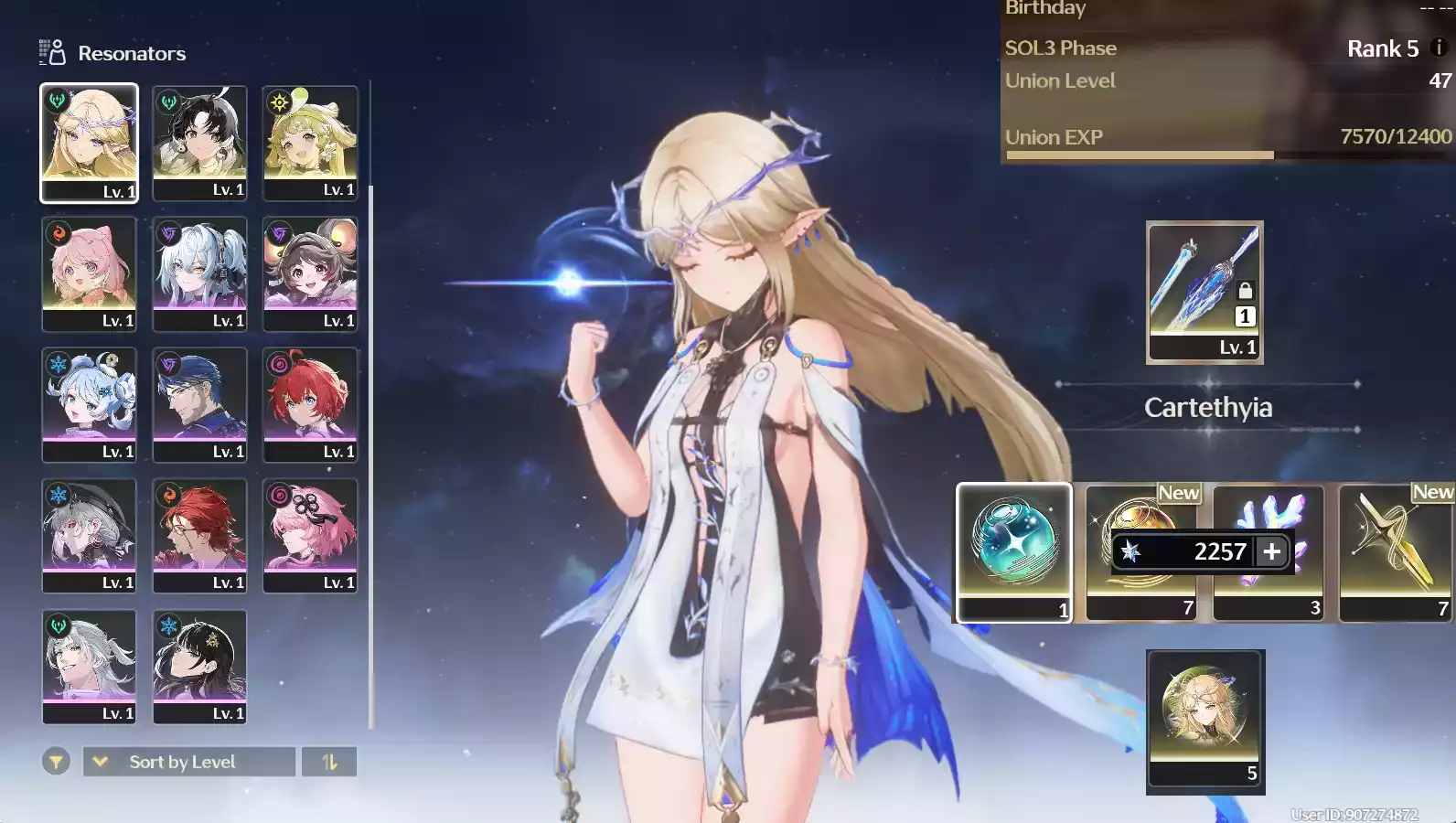Select the red-haired resonator with antenna curl
The image size is (1456, 823).
pos(310,403)
